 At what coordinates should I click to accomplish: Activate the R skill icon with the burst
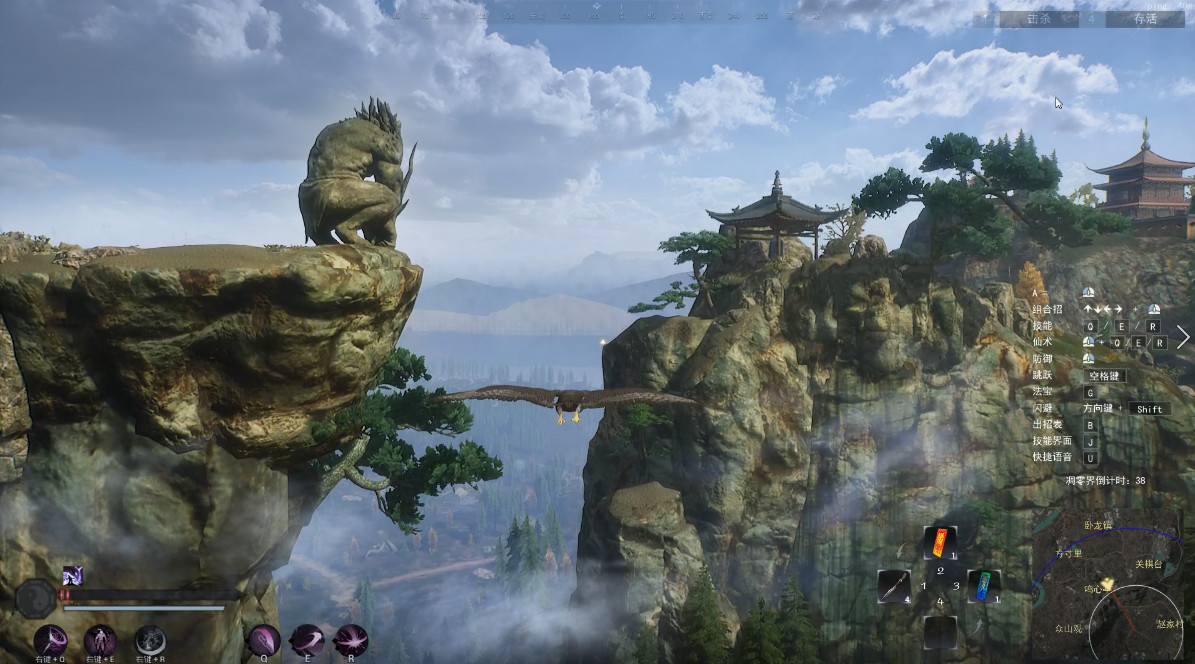point(351,640)
